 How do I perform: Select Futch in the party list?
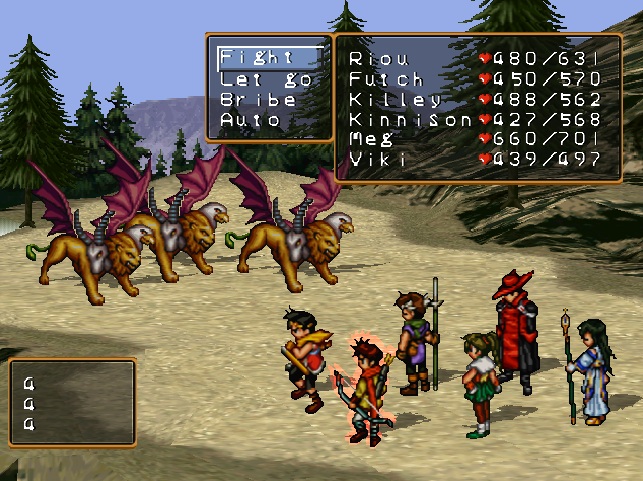386,79
